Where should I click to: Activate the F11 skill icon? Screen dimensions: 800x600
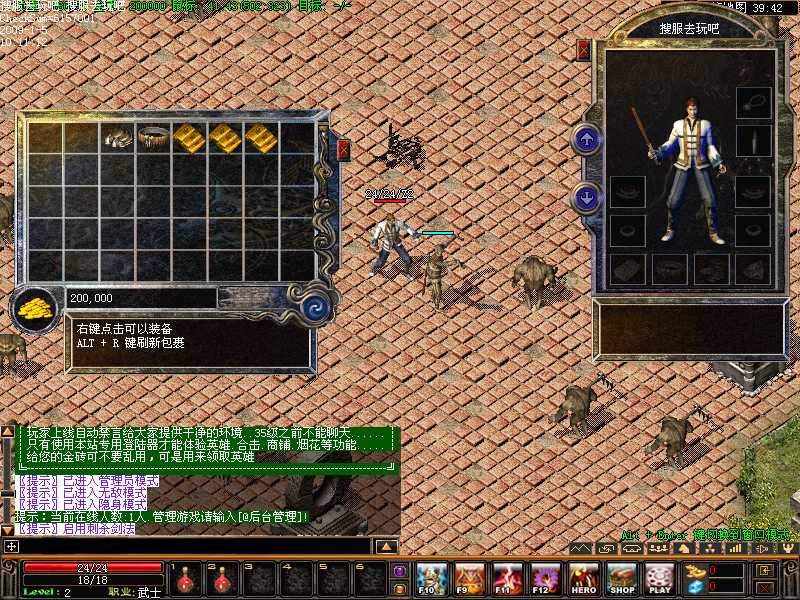click(x=507, y=578)
